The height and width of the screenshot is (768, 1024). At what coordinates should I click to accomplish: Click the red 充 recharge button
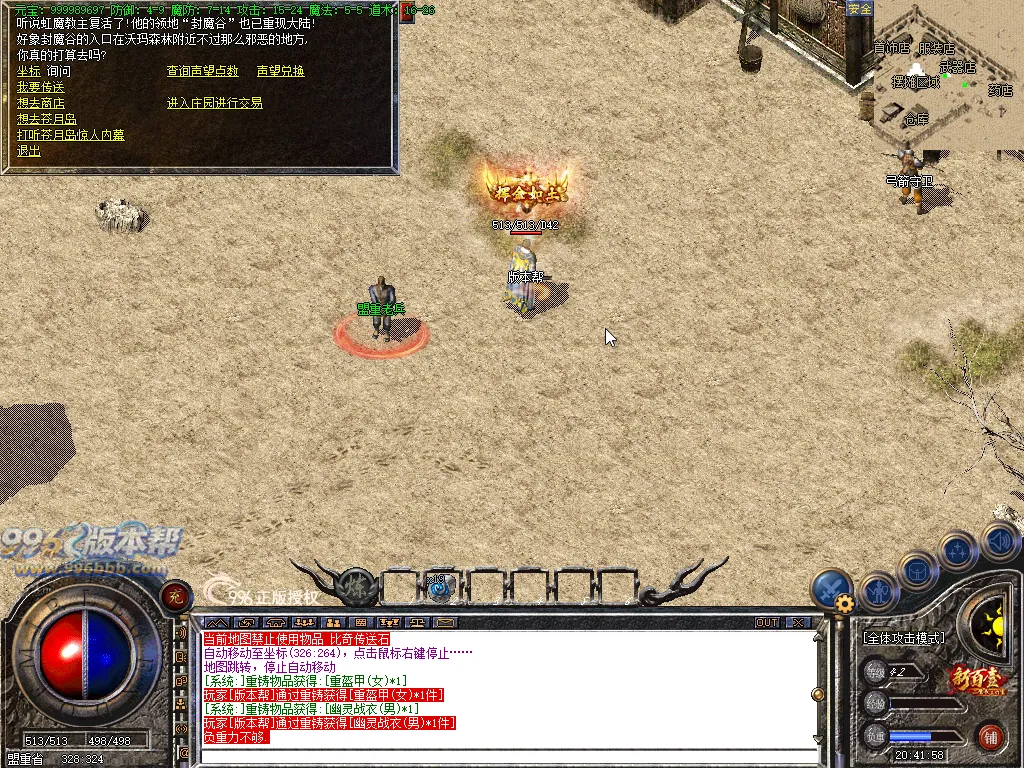(176, 597)
